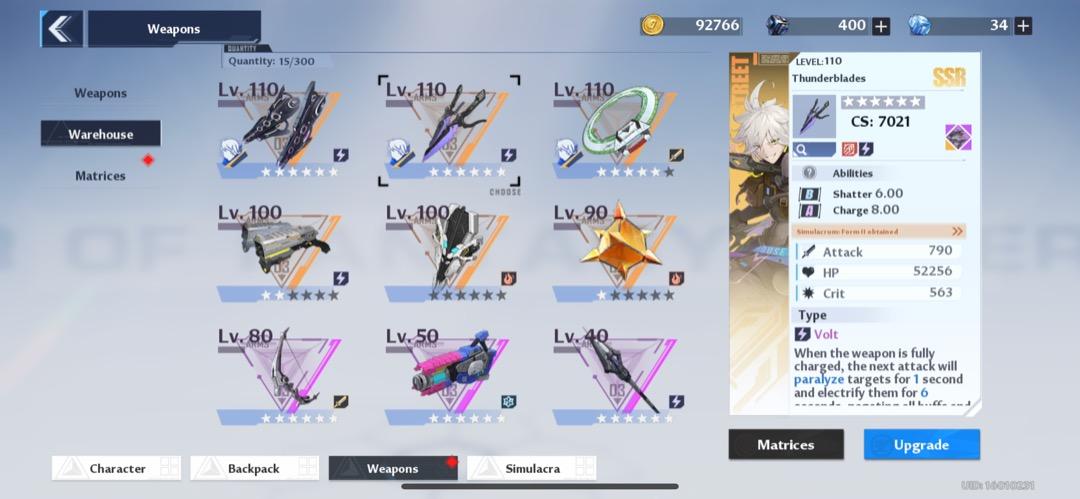Select the Lv. 40 spear weapon
This screenshot has width=1080, height=499.
point(617,375)
